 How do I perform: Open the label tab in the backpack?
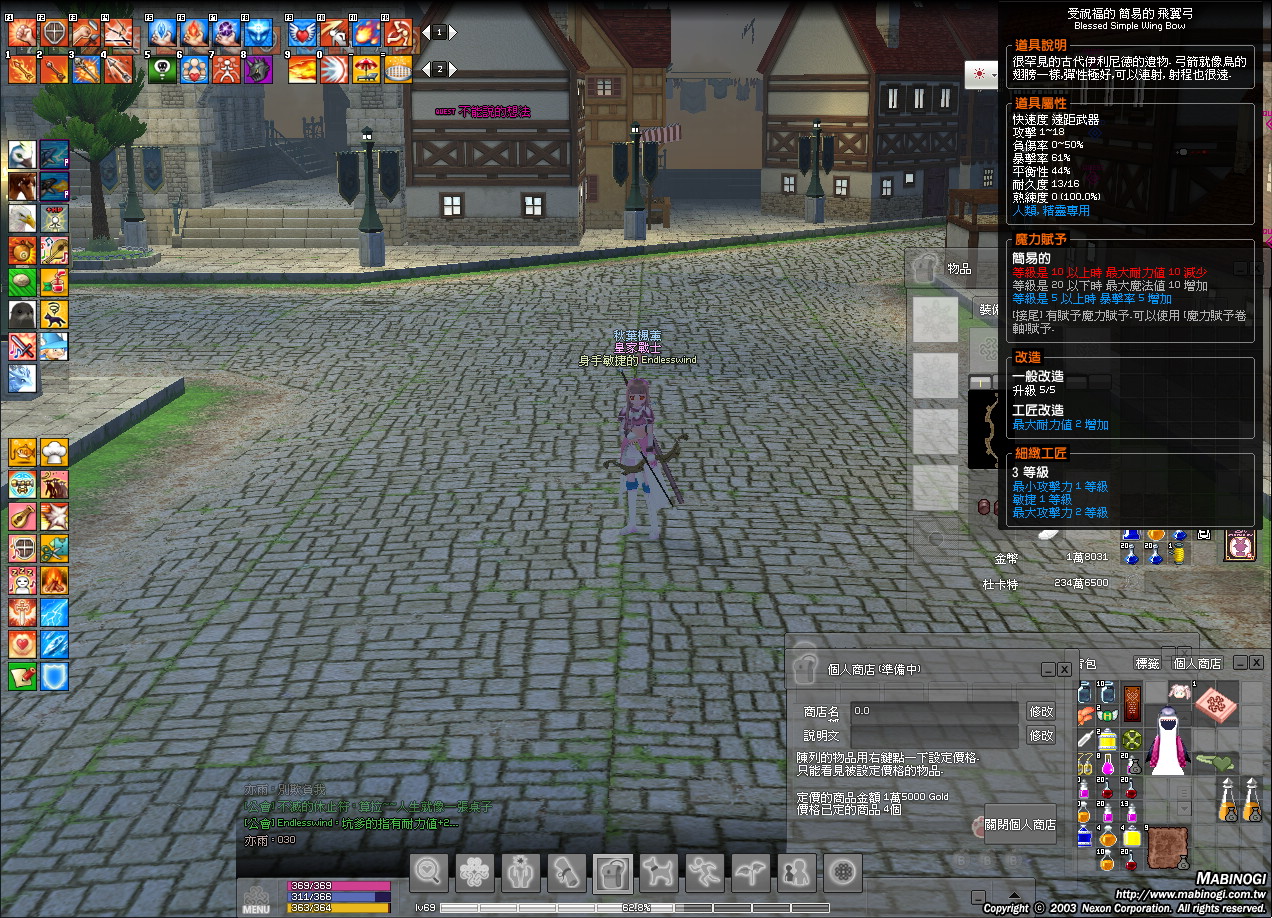(1146, 663)
